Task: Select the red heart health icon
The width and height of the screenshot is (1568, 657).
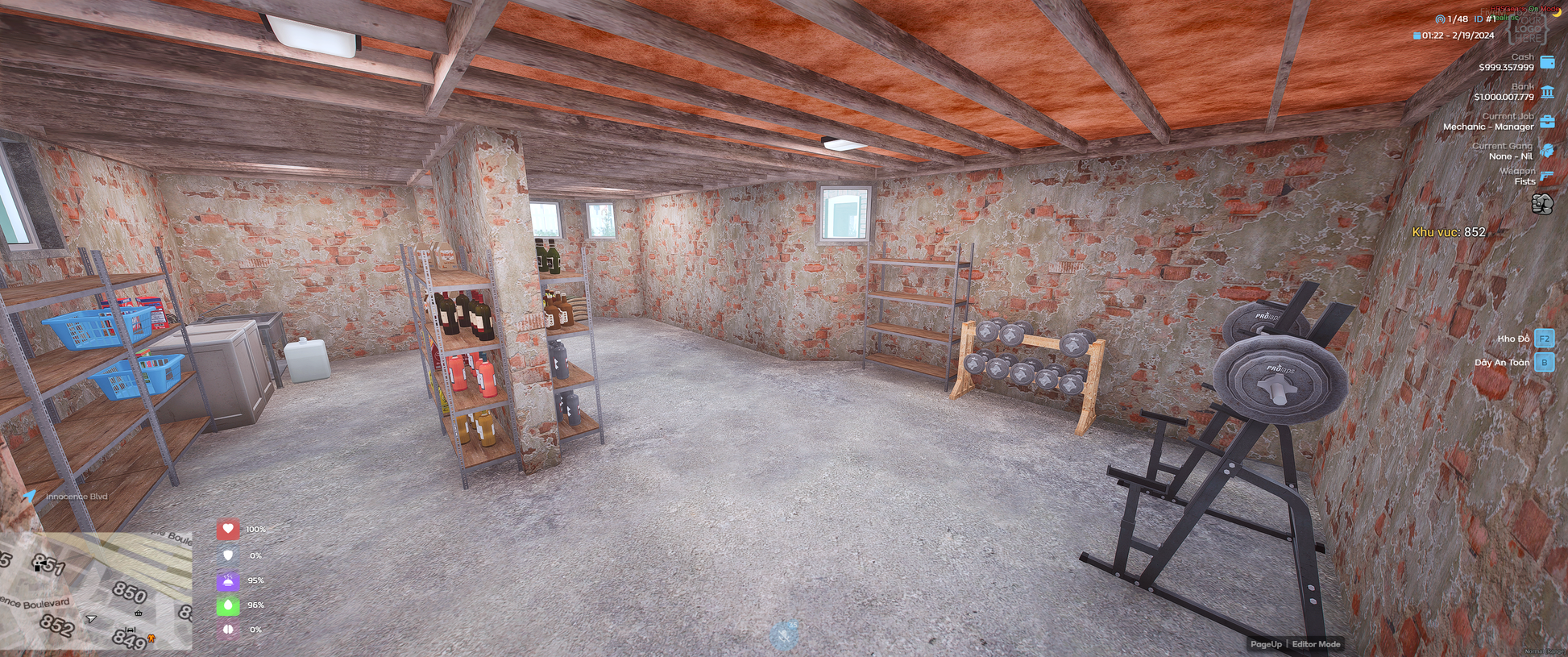Action: point(228,529)
